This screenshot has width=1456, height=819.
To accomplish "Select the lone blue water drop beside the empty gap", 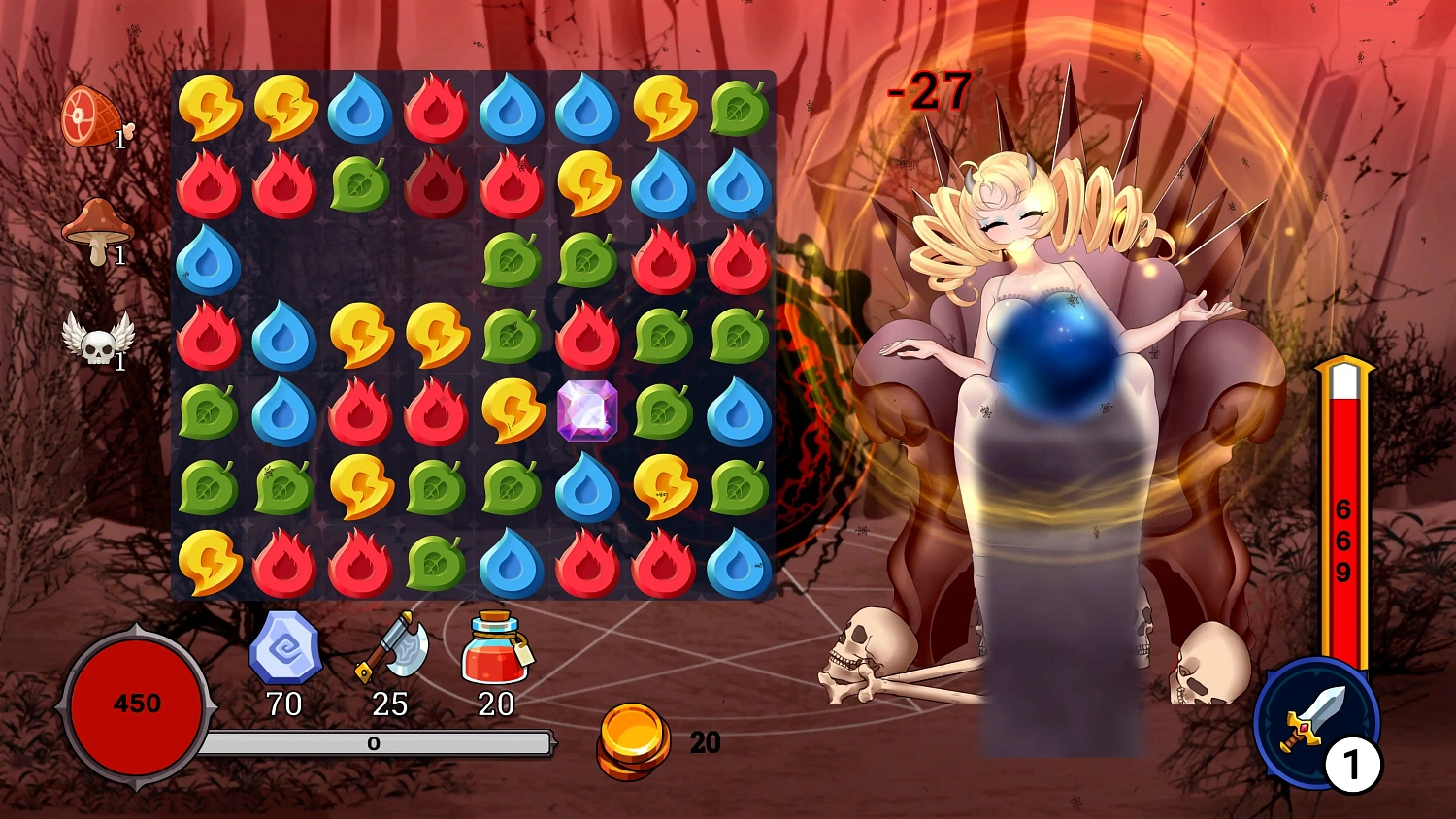I will click(x=209, y=260).
